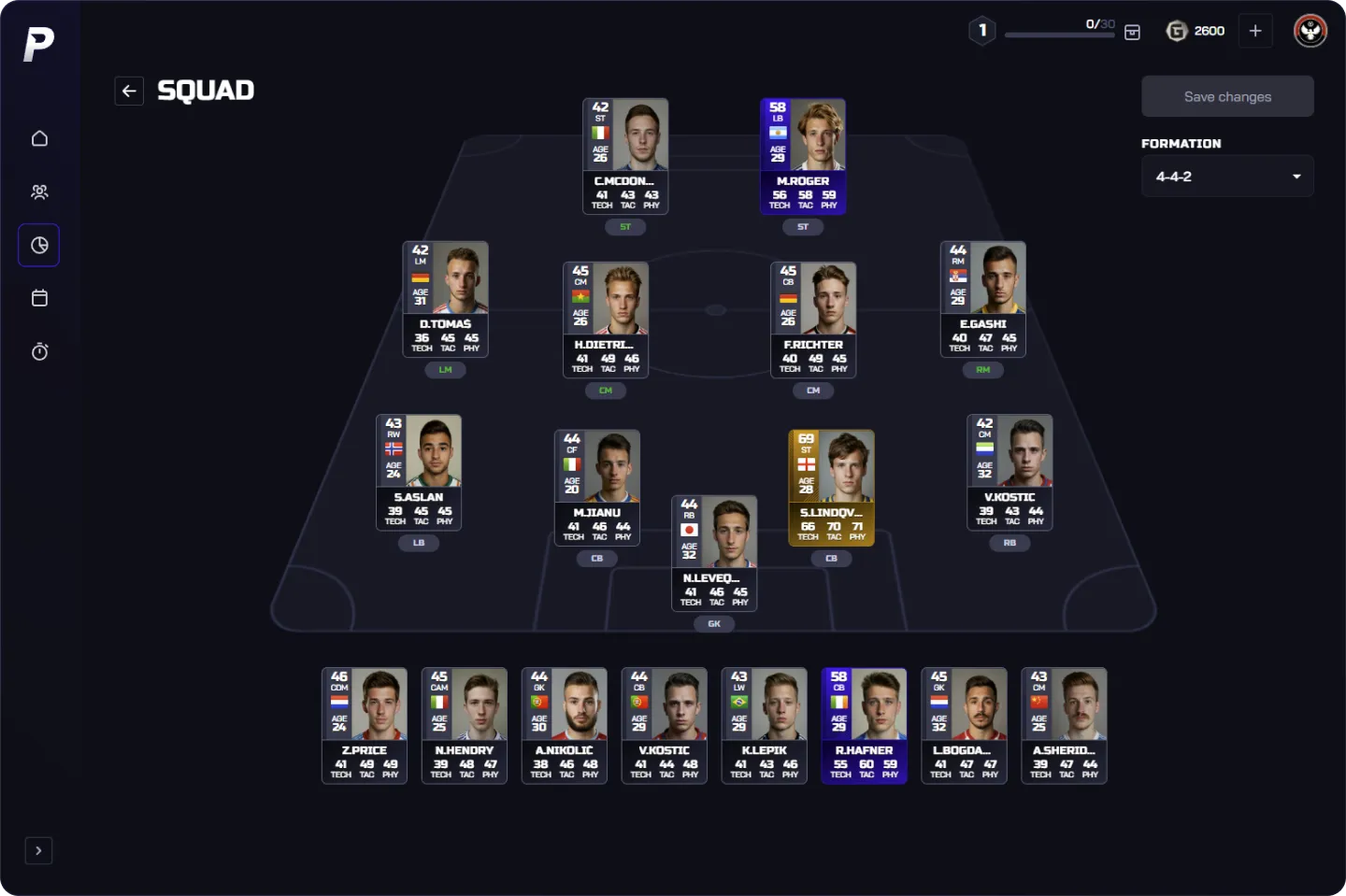Screen dimensions: 1346x896
Task: Expand the sidebar with the chevron button
Action: point(38,850)
